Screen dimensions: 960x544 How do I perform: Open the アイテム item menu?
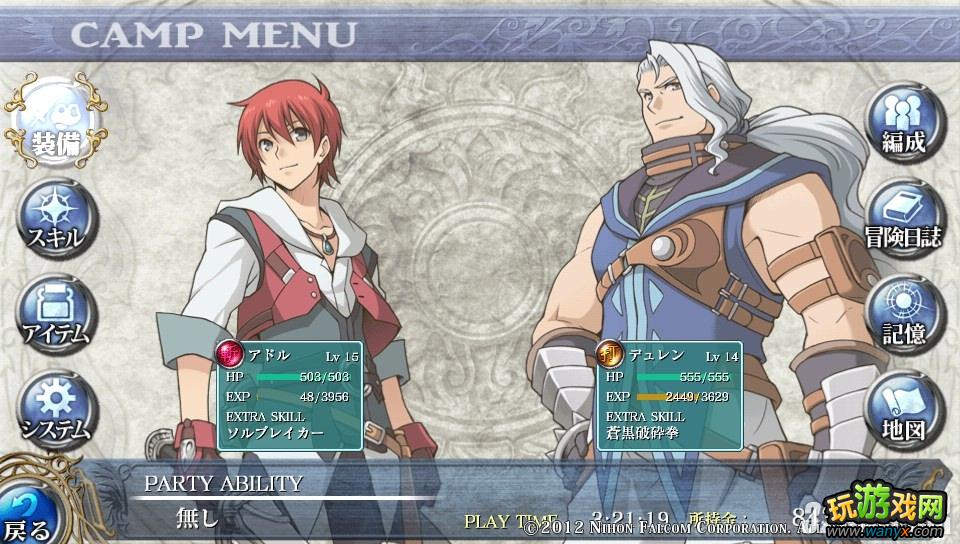click(x=56, y=313)
